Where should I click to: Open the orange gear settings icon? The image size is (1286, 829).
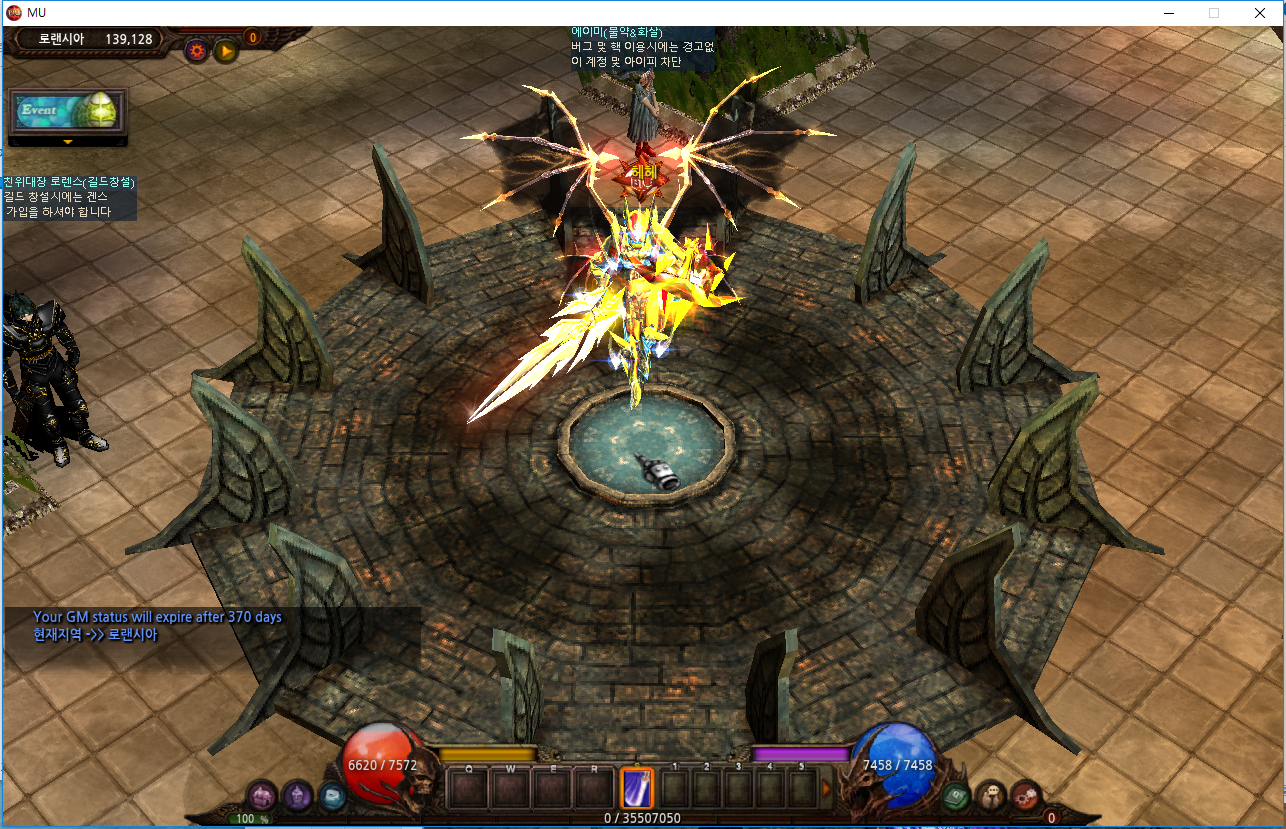pos(196,50)
